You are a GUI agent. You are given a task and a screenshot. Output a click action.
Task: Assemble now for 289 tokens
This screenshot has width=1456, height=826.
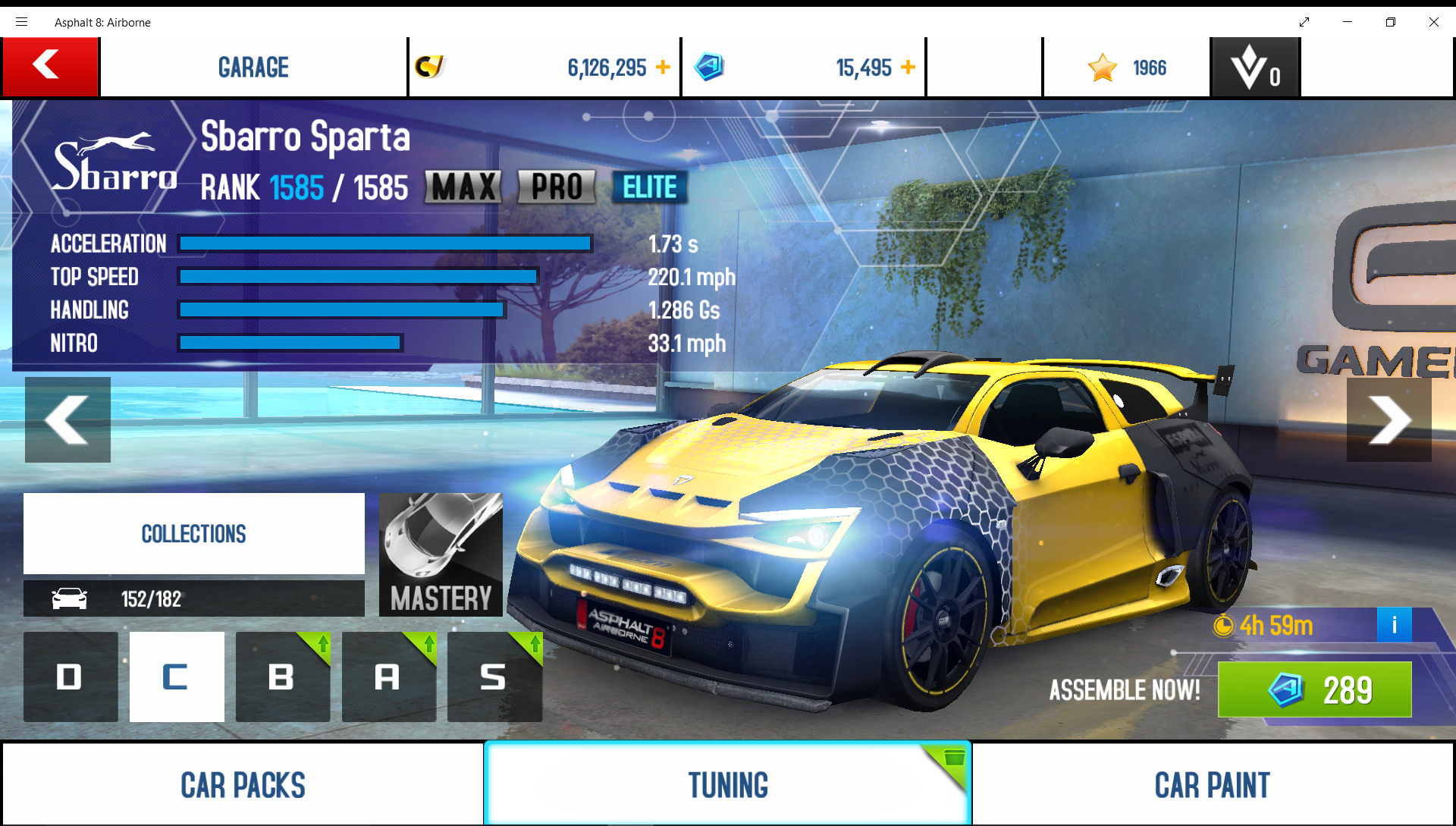click(1314, 689)
